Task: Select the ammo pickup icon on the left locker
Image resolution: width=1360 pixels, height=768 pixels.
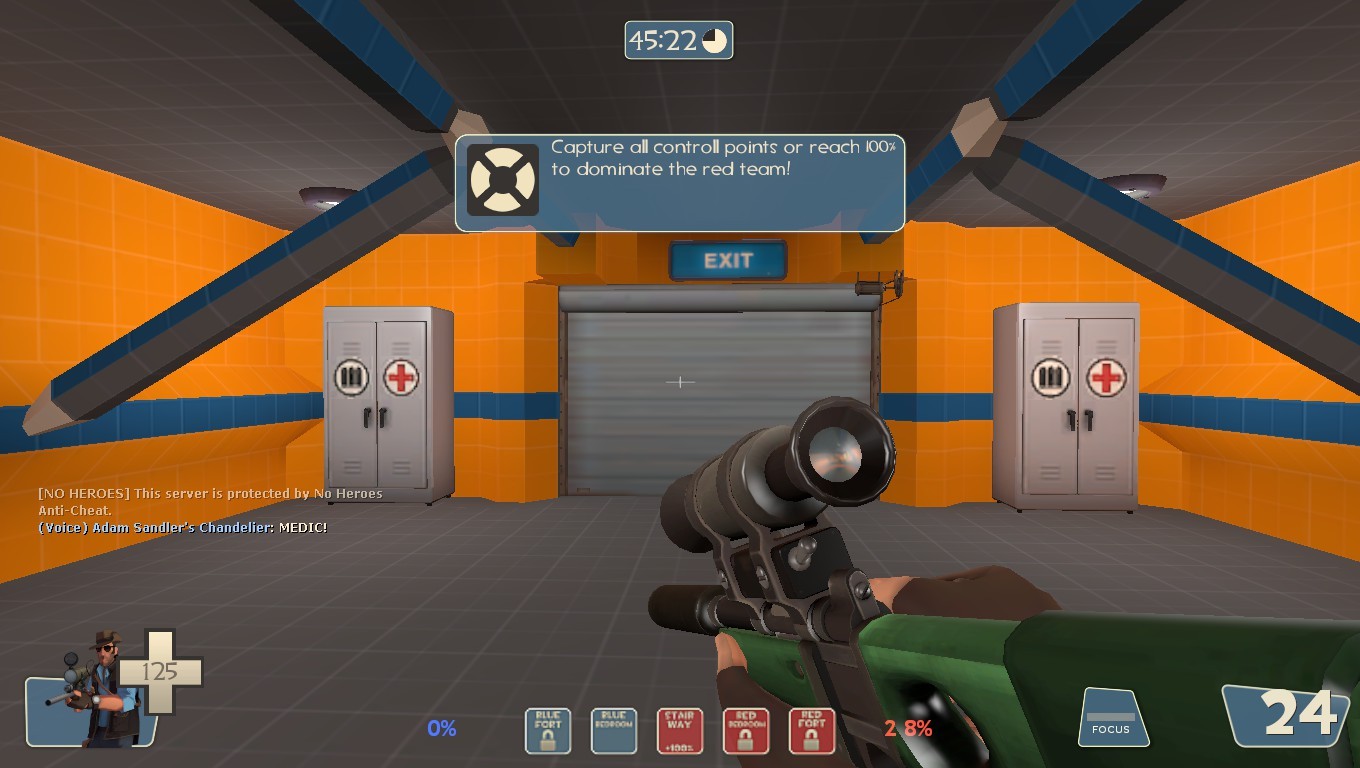Action: pos(350,376)
